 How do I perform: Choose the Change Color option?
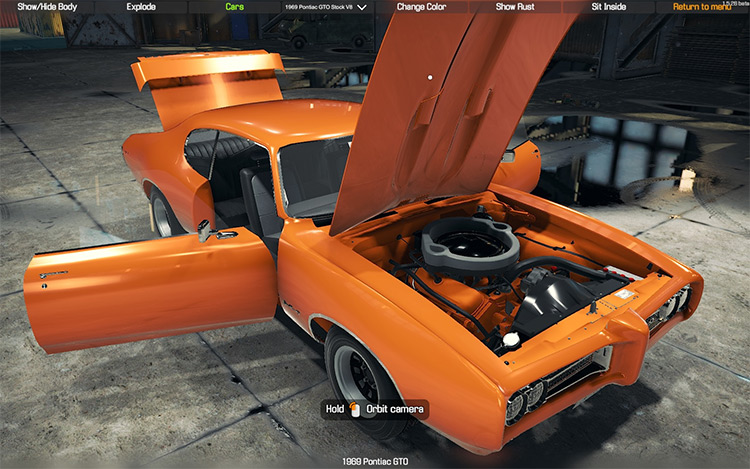(420, 7)
